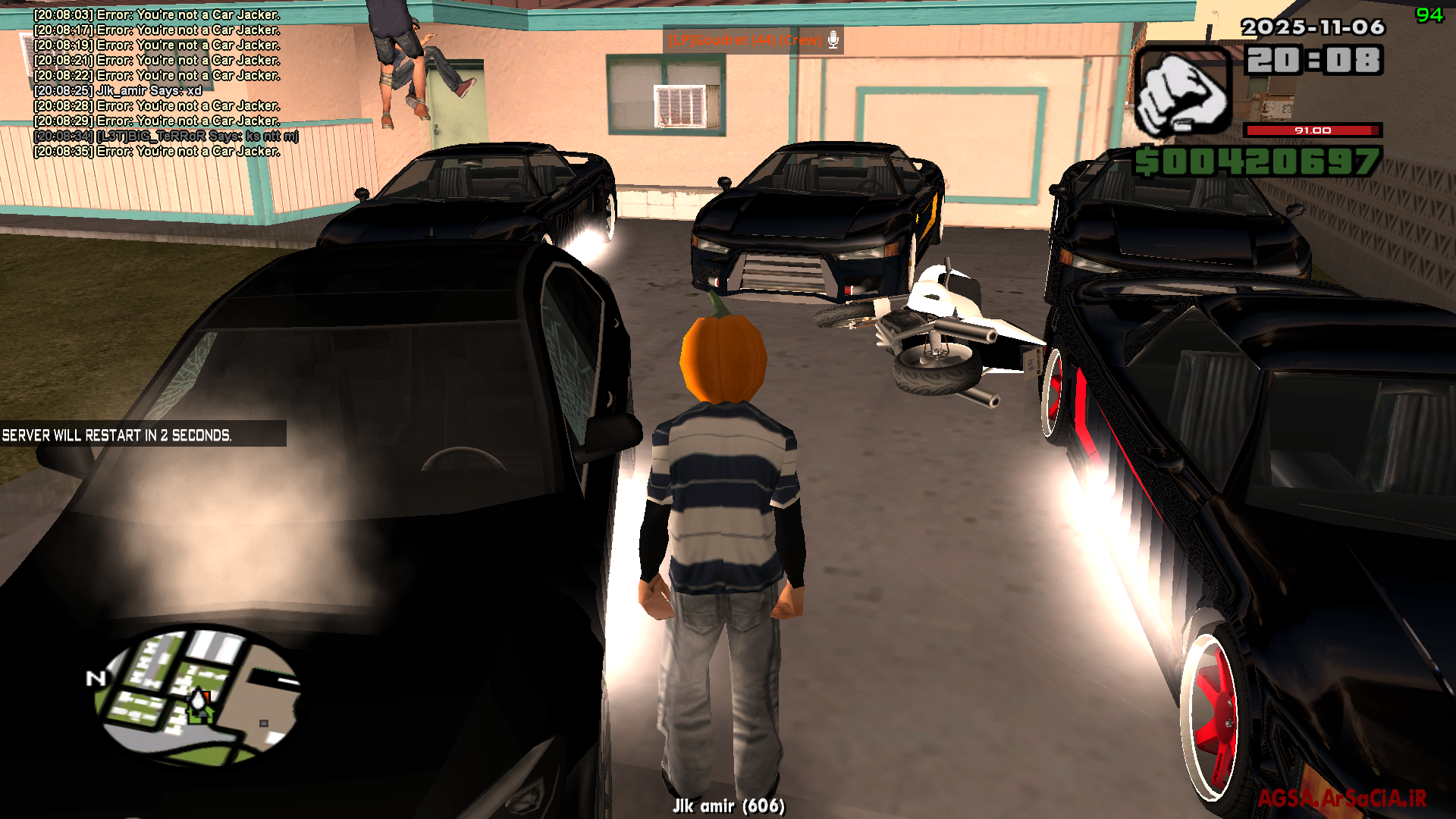Click the microphone icon beside the speaking player
This screenshot has width=1456, height=819.
[x=833, y=39]
